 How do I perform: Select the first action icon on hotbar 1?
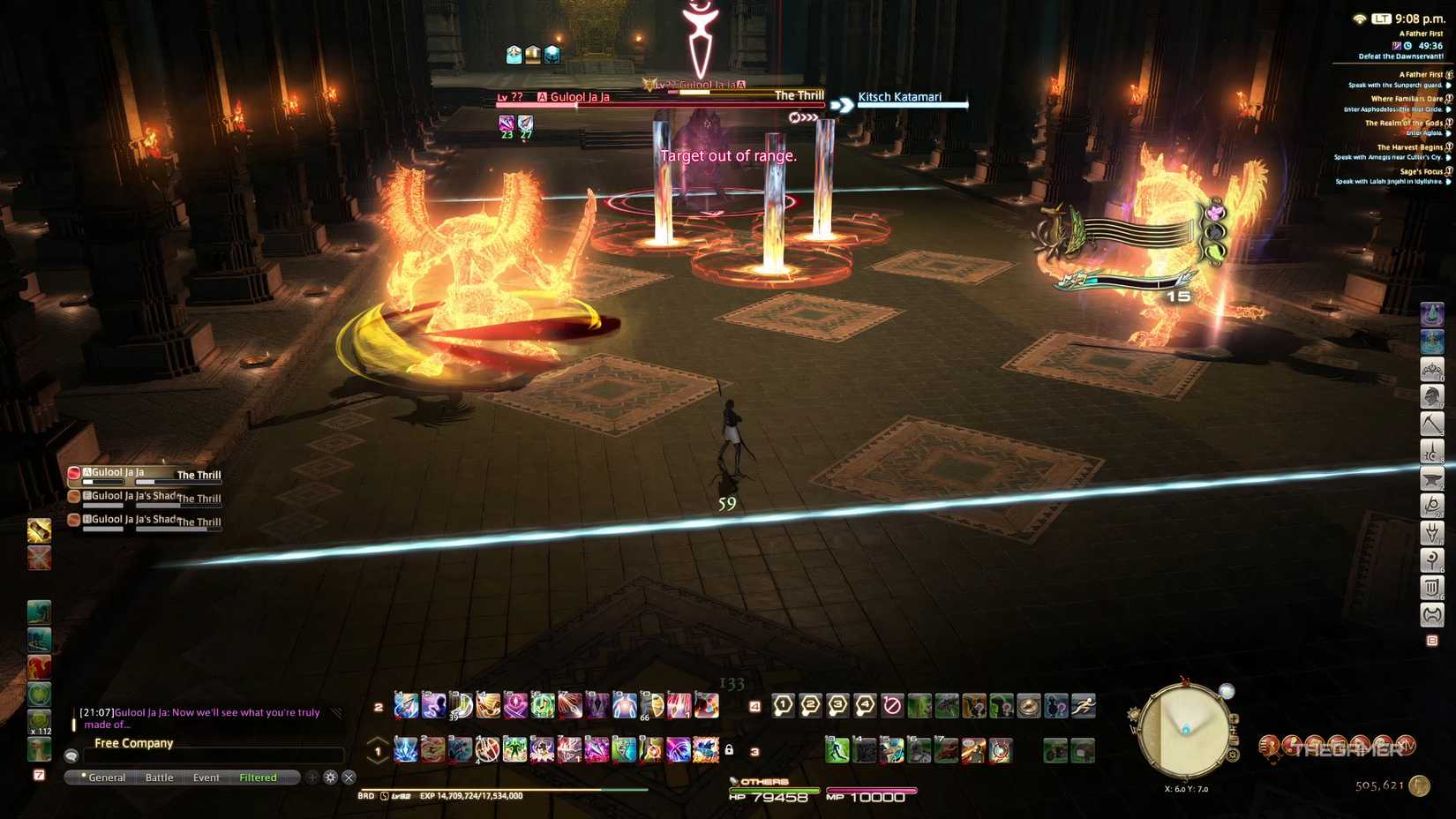pyautogui.click(x=407, y=748)
